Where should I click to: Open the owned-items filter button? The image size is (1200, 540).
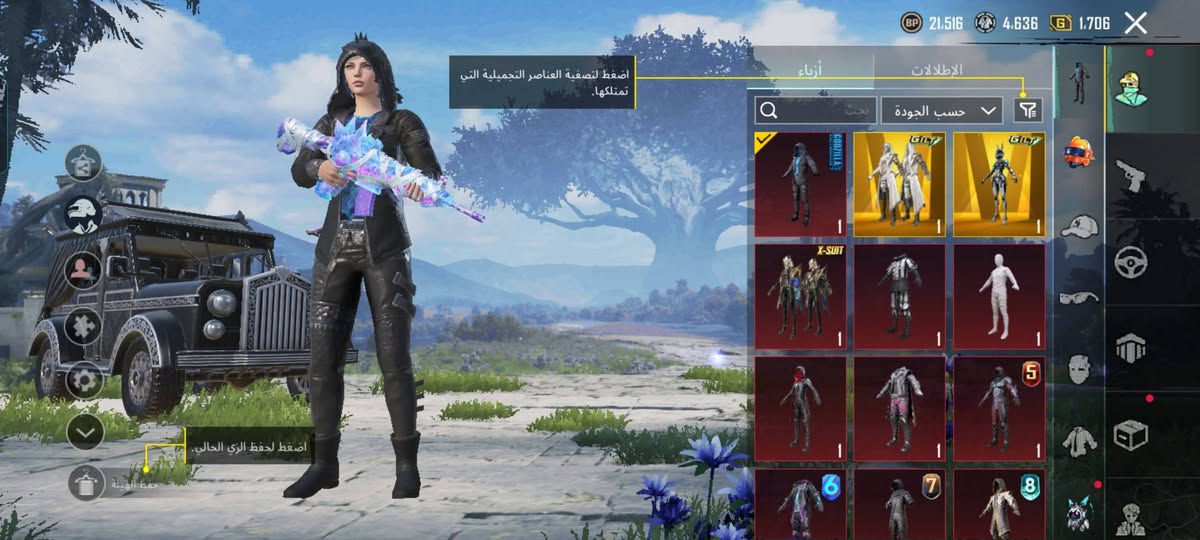point(1027,110)
